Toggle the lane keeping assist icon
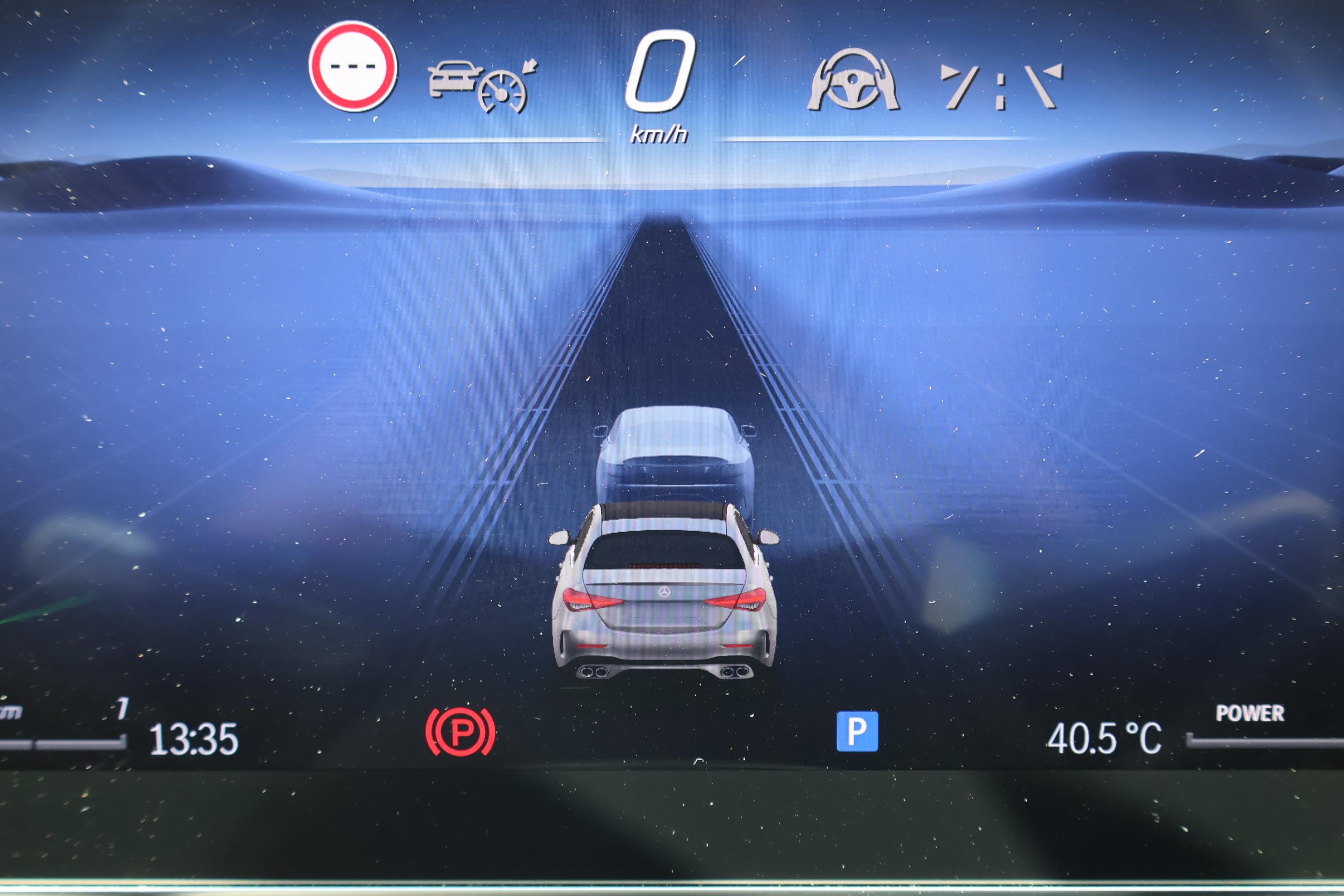1344x896 pixels. tap(1001, 87)
